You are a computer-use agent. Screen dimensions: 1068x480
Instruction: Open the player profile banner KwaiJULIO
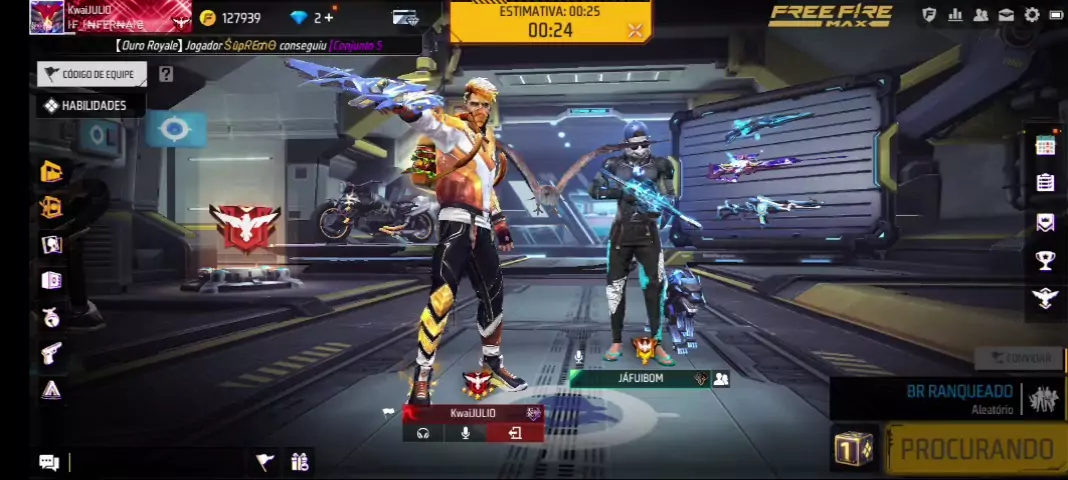pyautogui.click(x=110, y=17)
